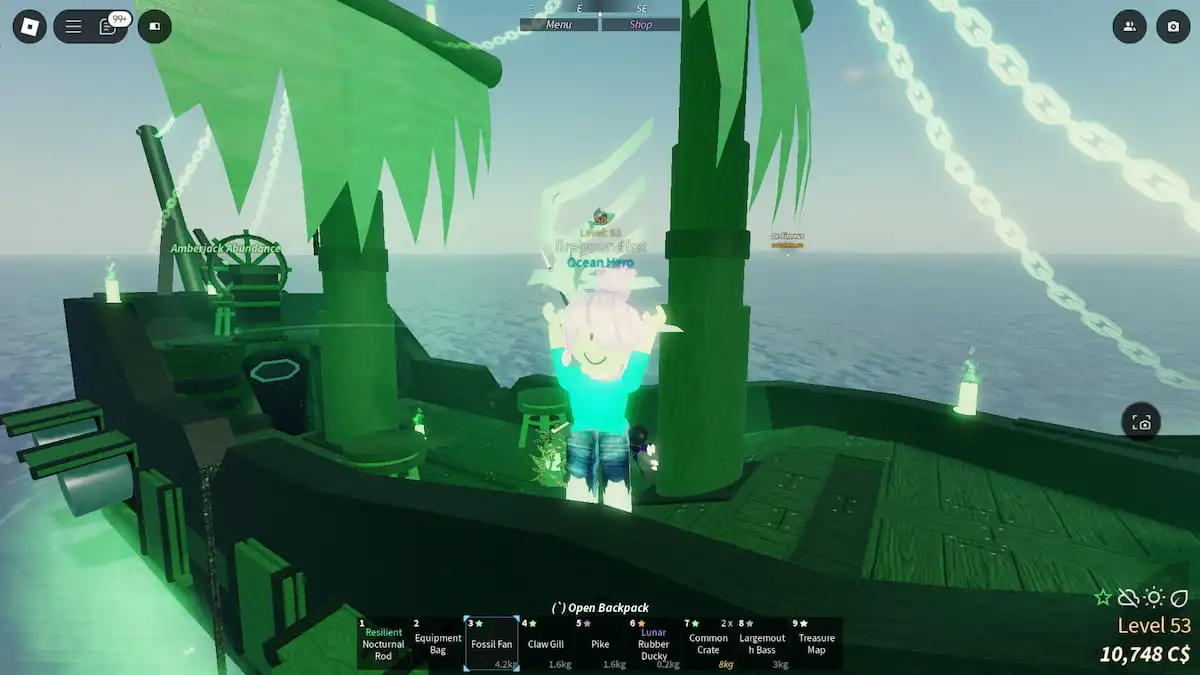Select the Pike in the hotbar
This screenshot has height=675, width=1200.
pos(600,643)
